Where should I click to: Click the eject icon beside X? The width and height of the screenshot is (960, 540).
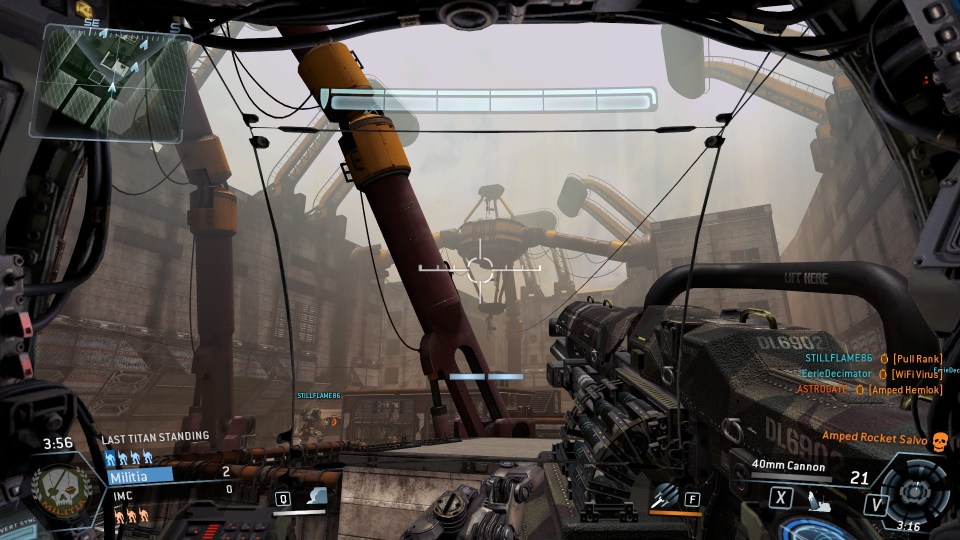coord(818,501)
